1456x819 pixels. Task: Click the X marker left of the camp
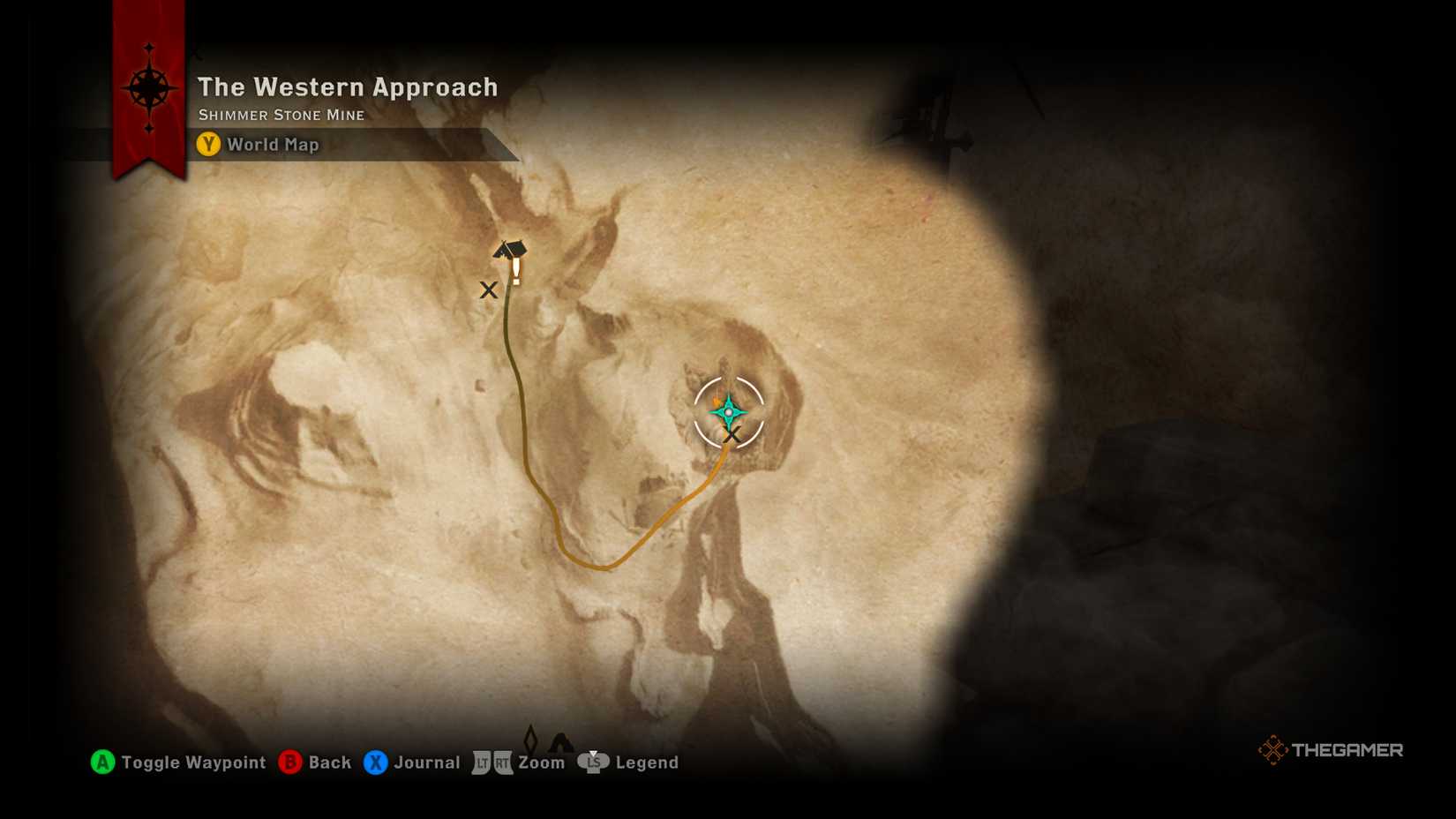(x=491, y=289)
